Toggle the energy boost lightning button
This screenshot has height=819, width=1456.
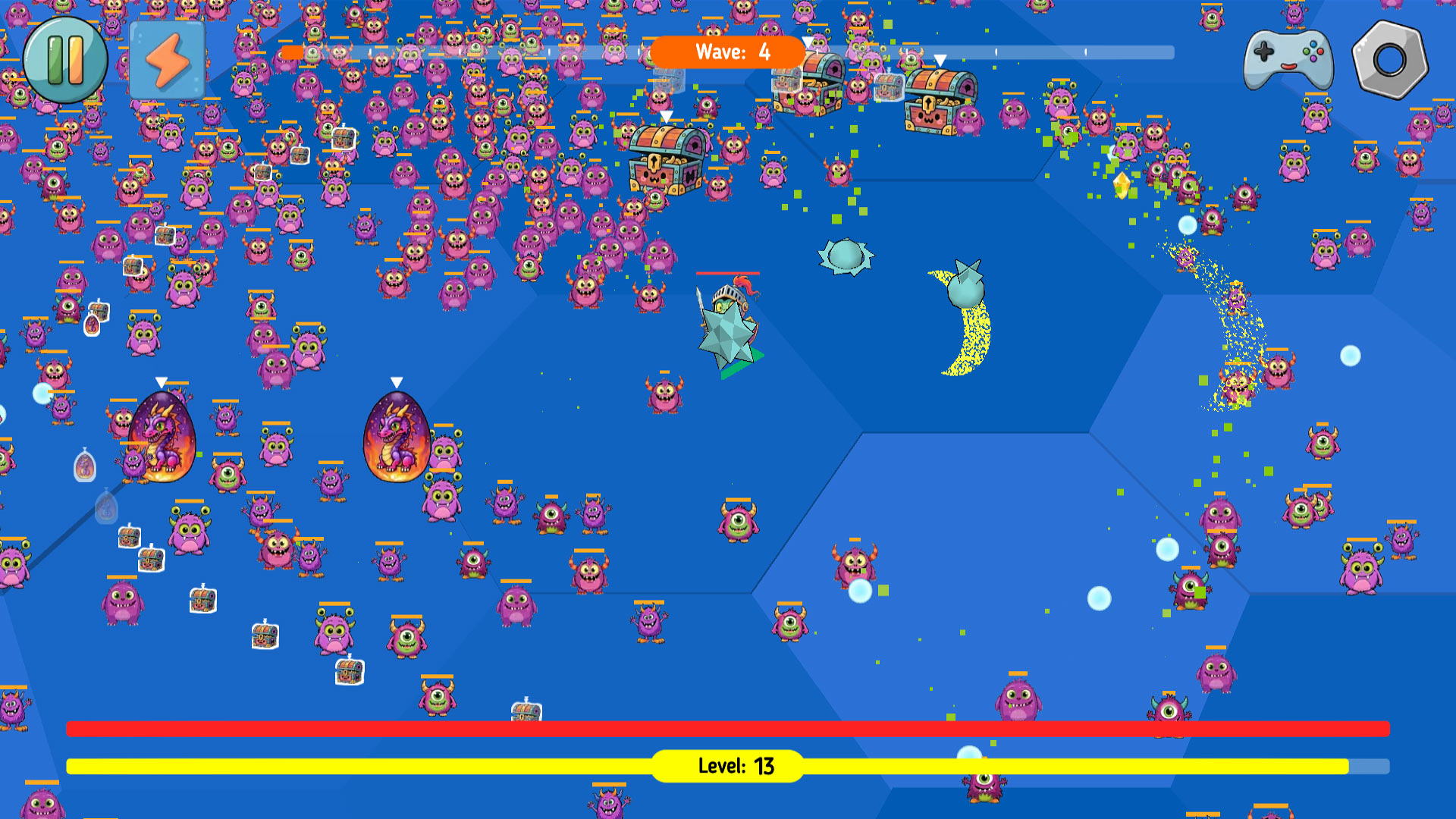click(x=168, y=61)
